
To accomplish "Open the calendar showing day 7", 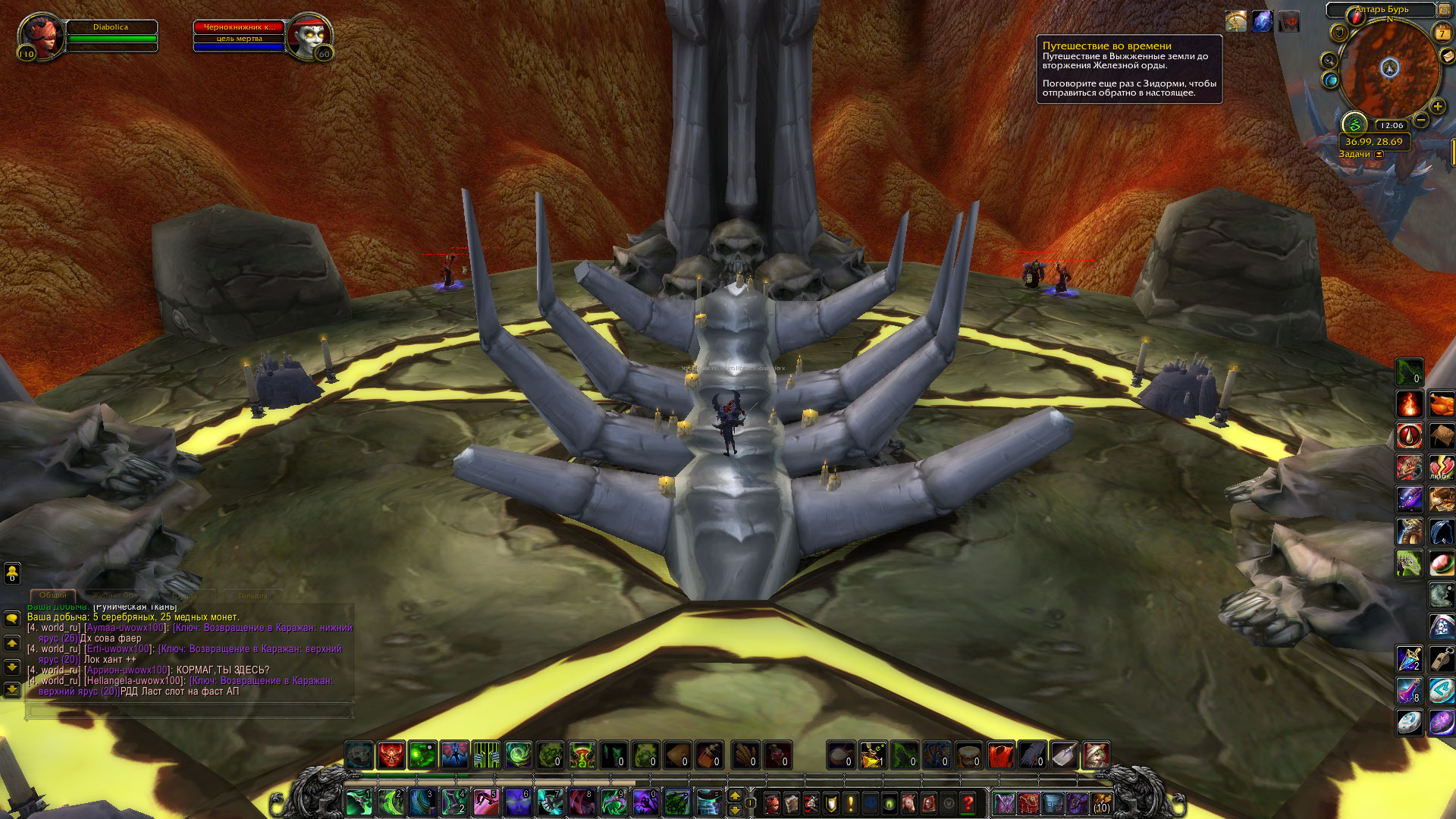I will (x=1441, y=33).
